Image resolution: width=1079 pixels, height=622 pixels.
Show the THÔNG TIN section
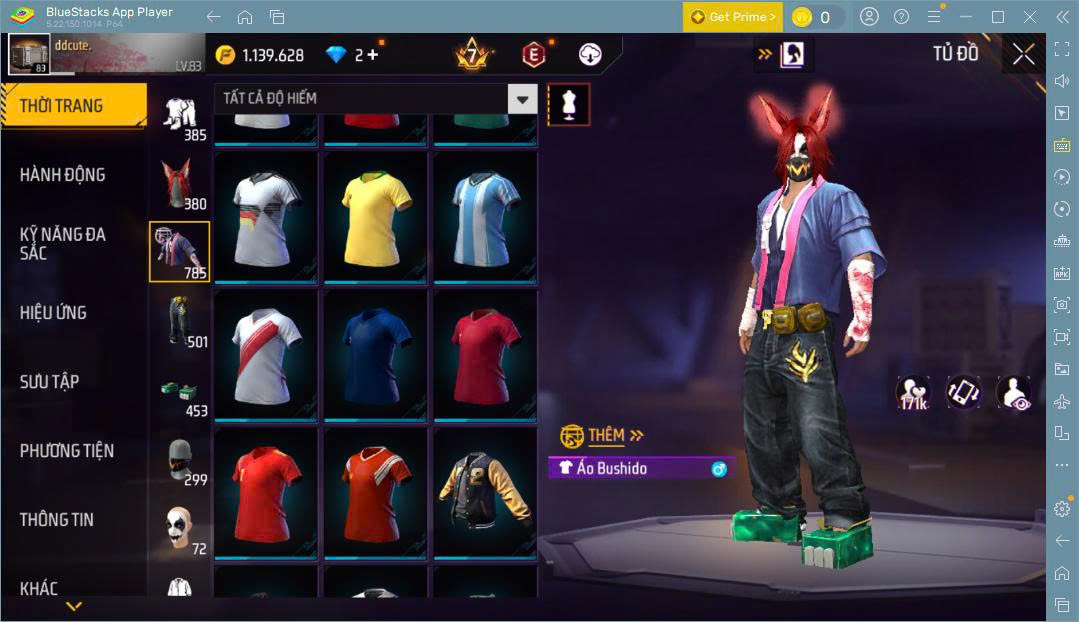coord(56,520)
